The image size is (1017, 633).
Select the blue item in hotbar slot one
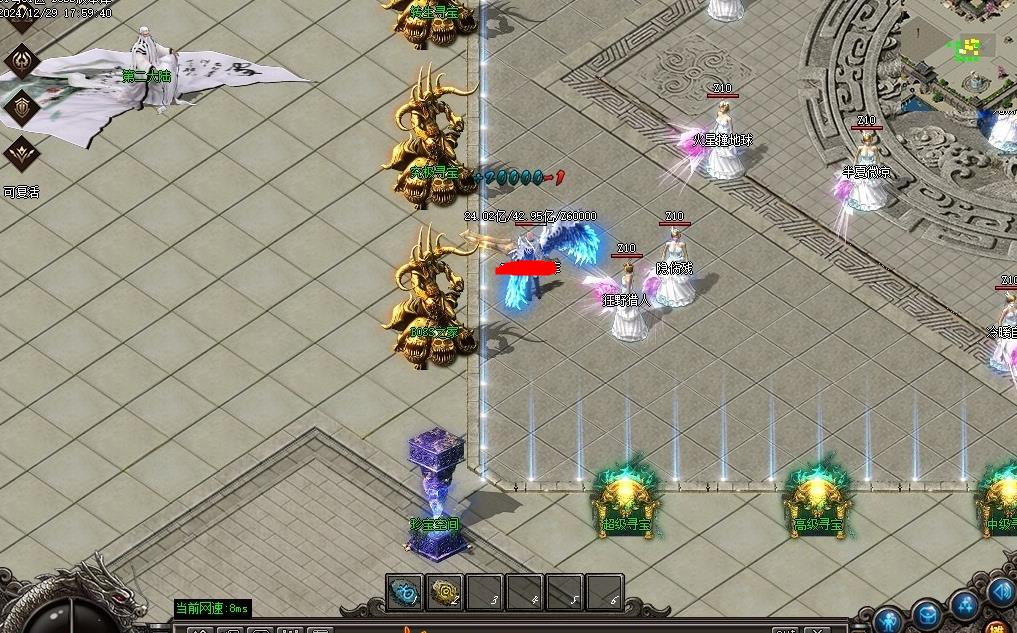click(x=404, y=592)
